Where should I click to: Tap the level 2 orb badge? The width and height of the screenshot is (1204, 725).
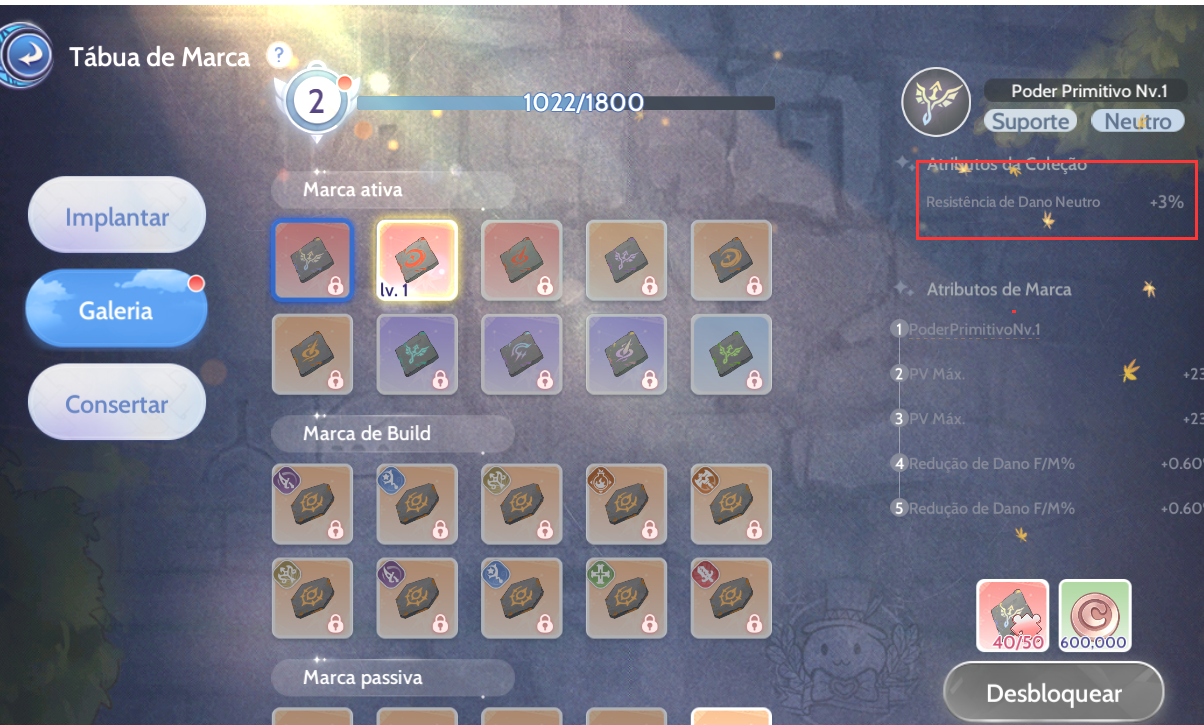tap(316, 102)
